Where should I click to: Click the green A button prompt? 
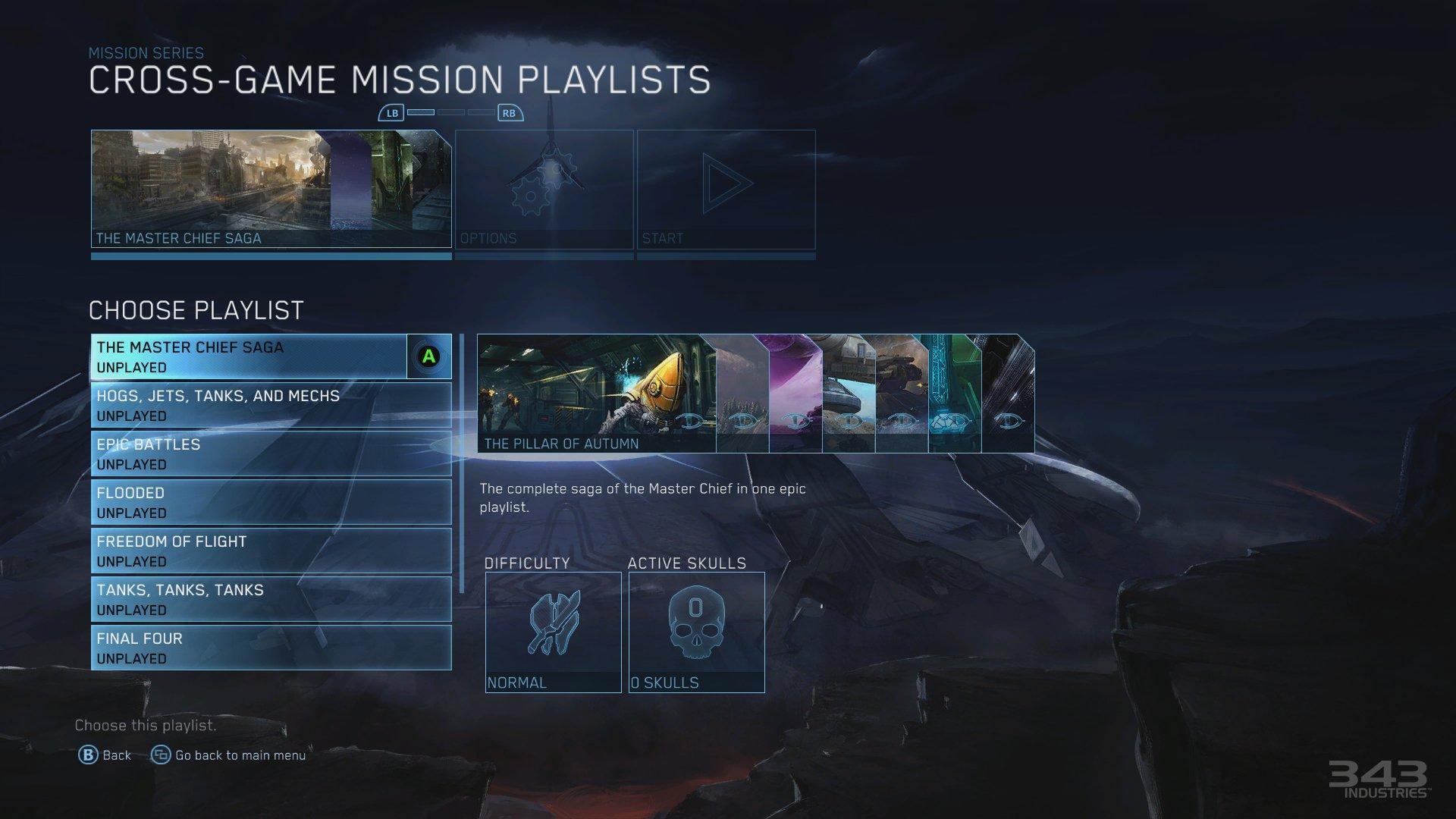pyautogui.click(x=428, y=355)
